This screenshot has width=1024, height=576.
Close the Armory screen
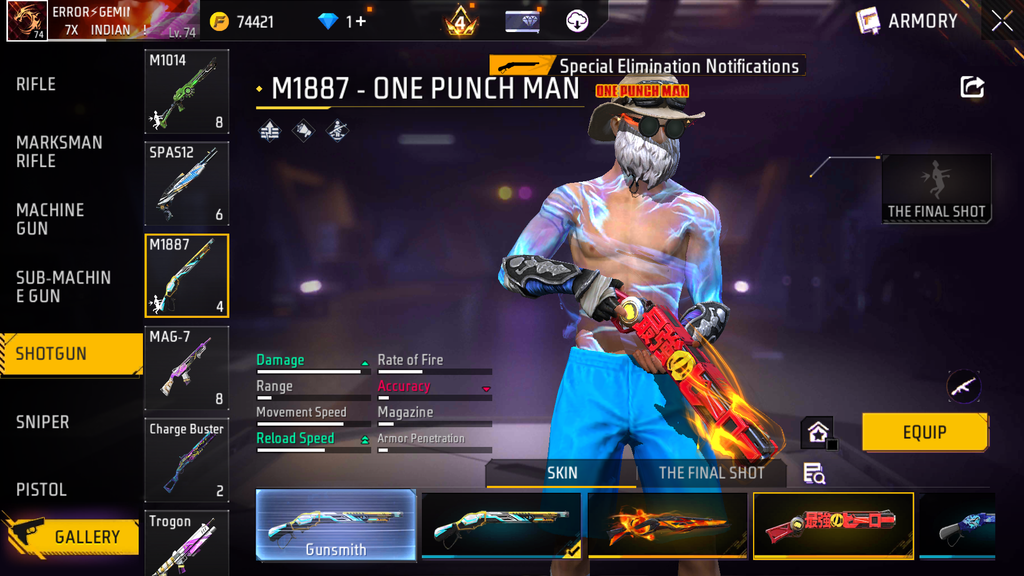[x=1002, y=21]
